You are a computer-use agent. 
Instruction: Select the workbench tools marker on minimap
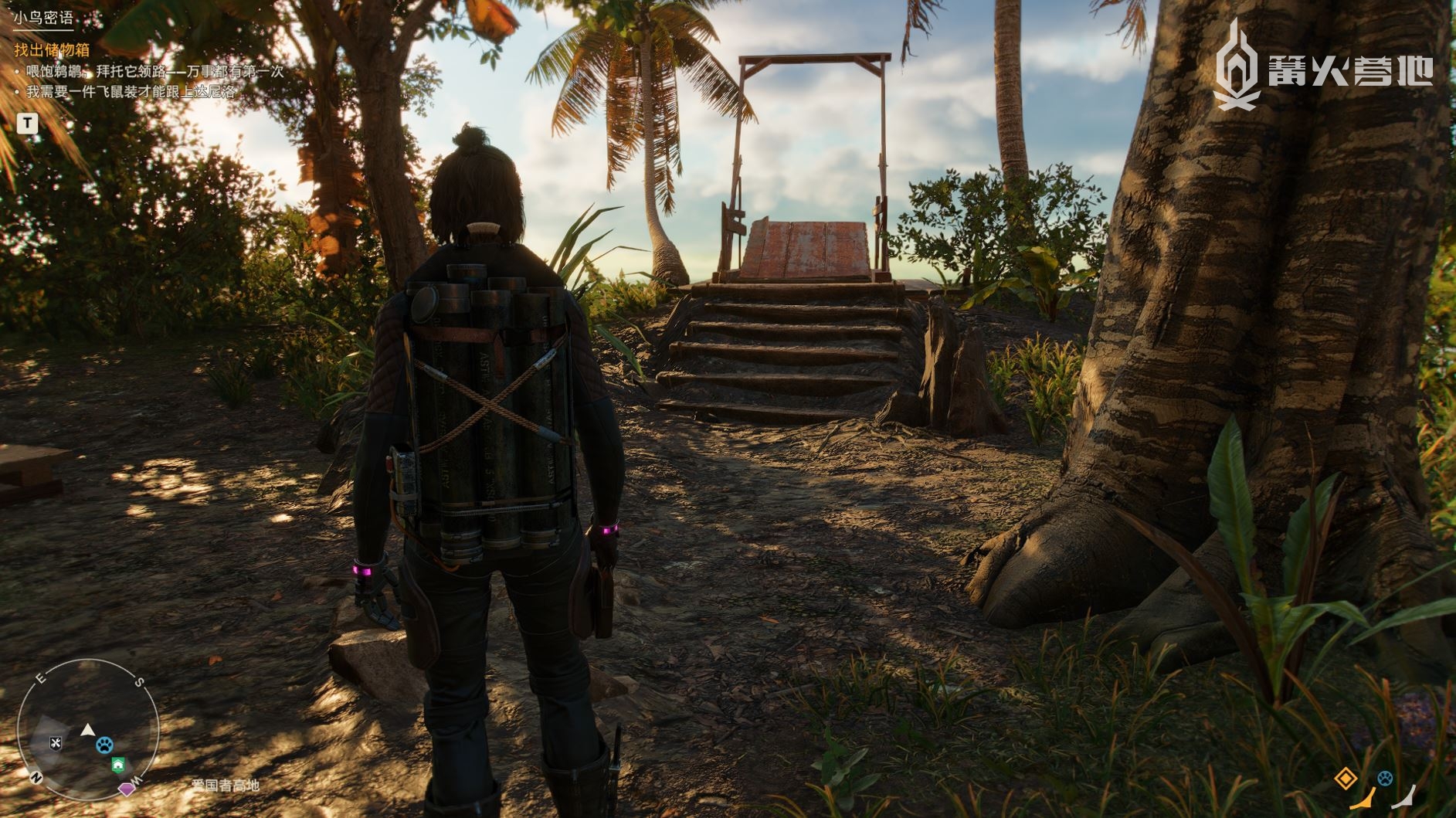[x=56, y=743]
